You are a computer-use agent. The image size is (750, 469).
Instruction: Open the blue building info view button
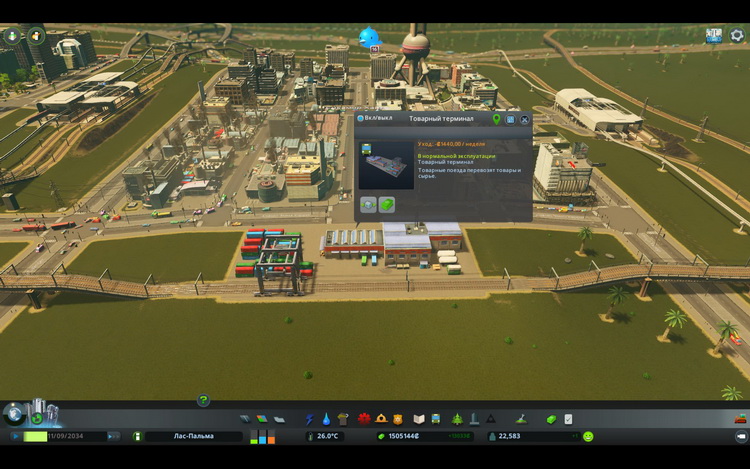point(510,119)
